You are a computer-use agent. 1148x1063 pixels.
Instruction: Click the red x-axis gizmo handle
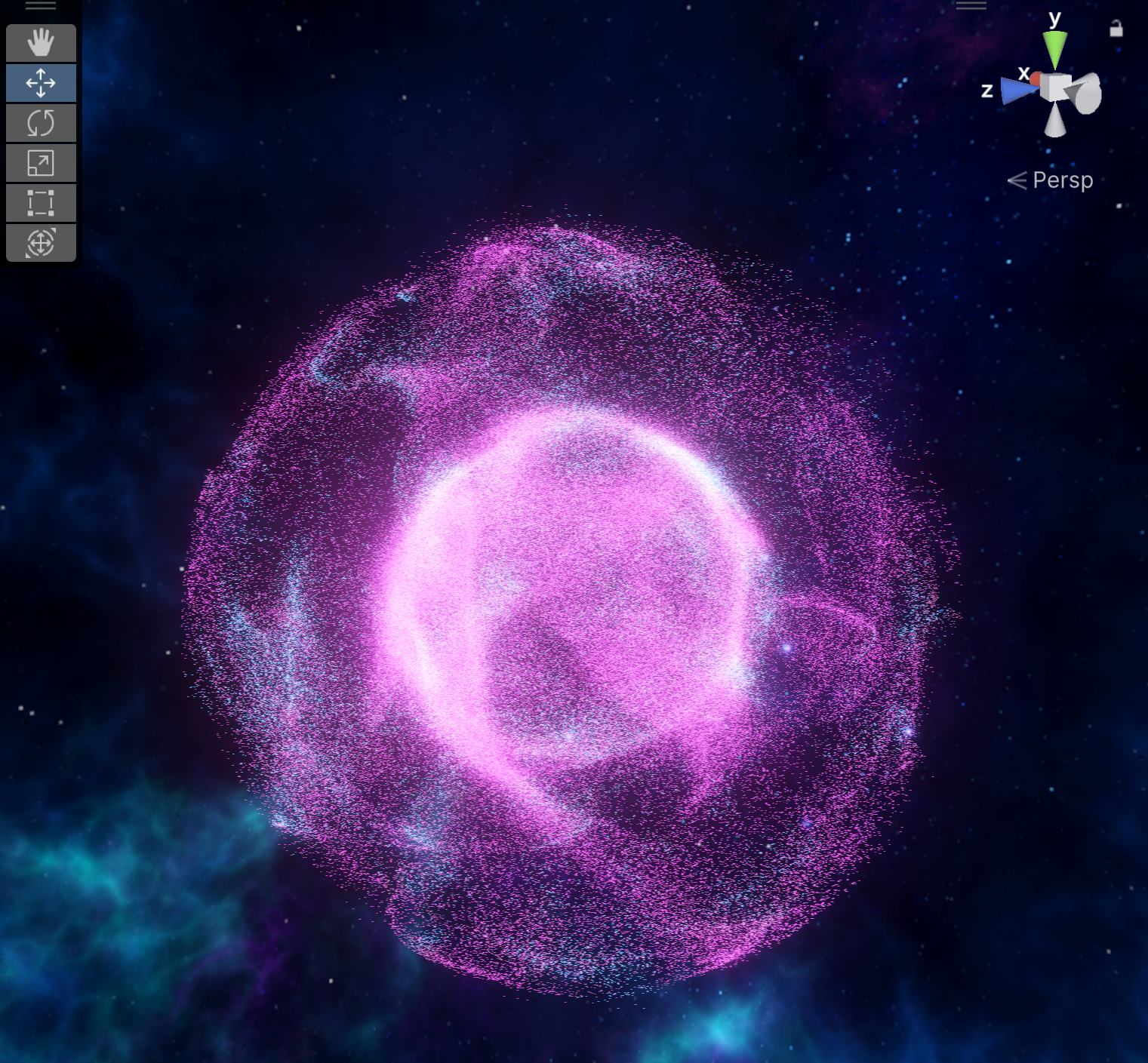point(1036,78)
